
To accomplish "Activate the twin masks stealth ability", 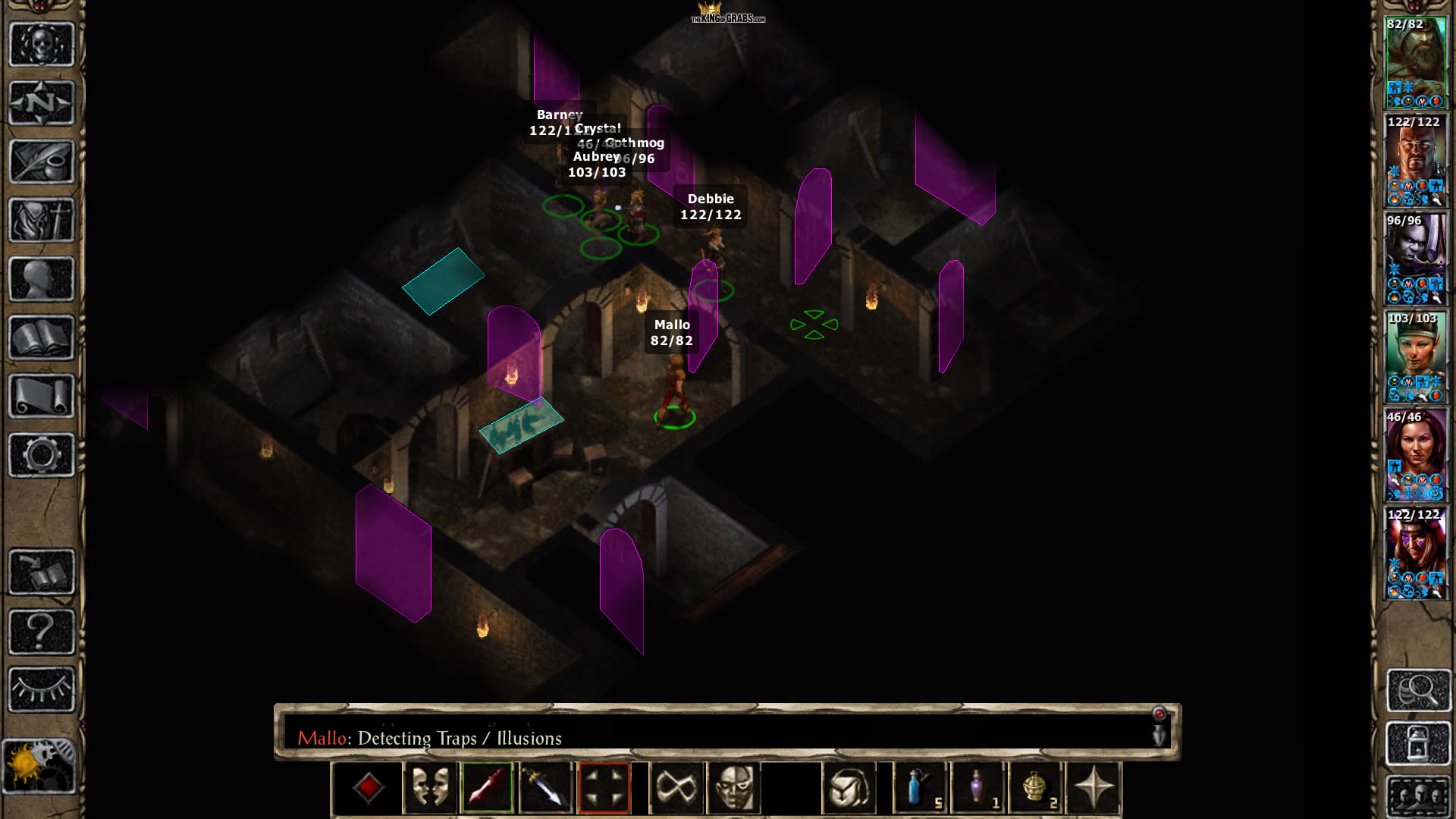I will [430, 788].
